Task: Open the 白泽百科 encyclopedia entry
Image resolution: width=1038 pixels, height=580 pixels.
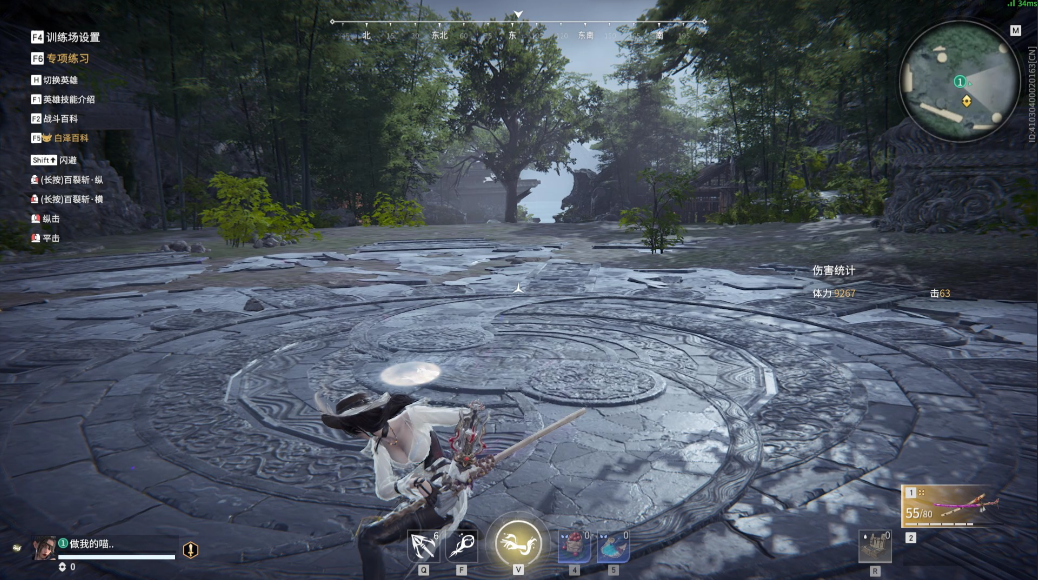Action: coord(64,138)
